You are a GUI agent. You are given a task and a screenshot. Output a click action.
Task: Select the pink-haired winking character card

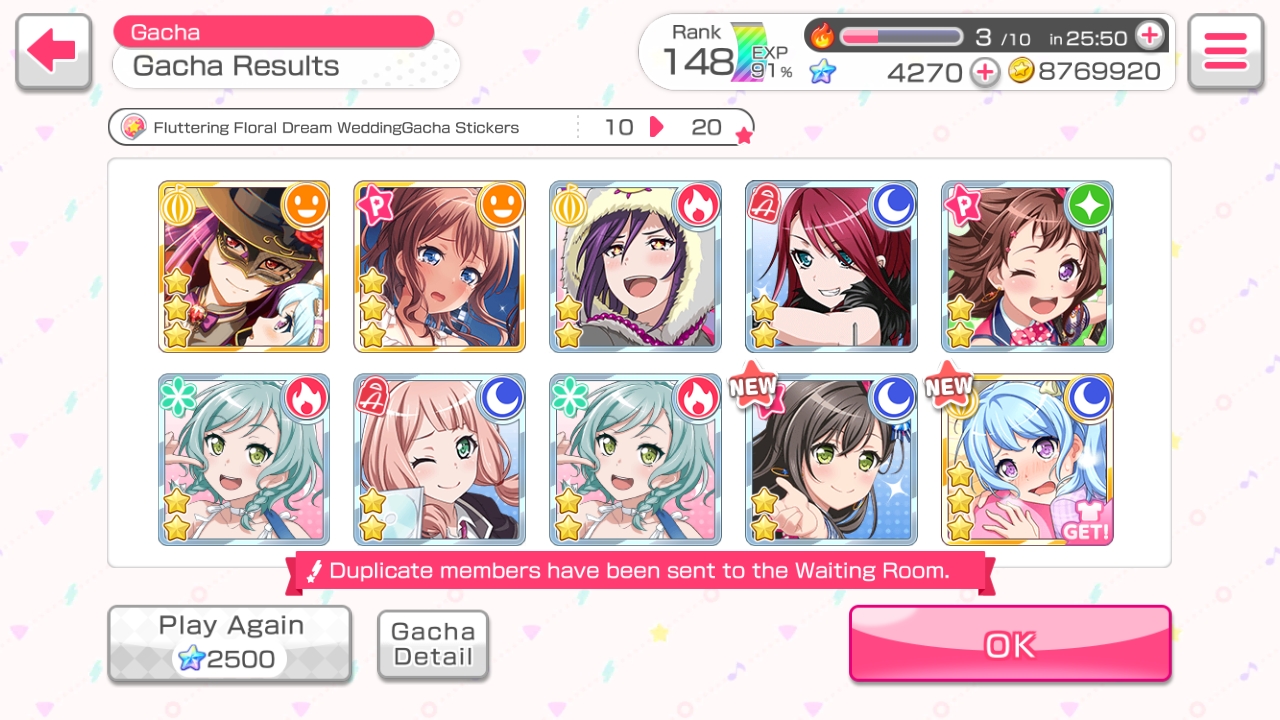click(440, 460)
